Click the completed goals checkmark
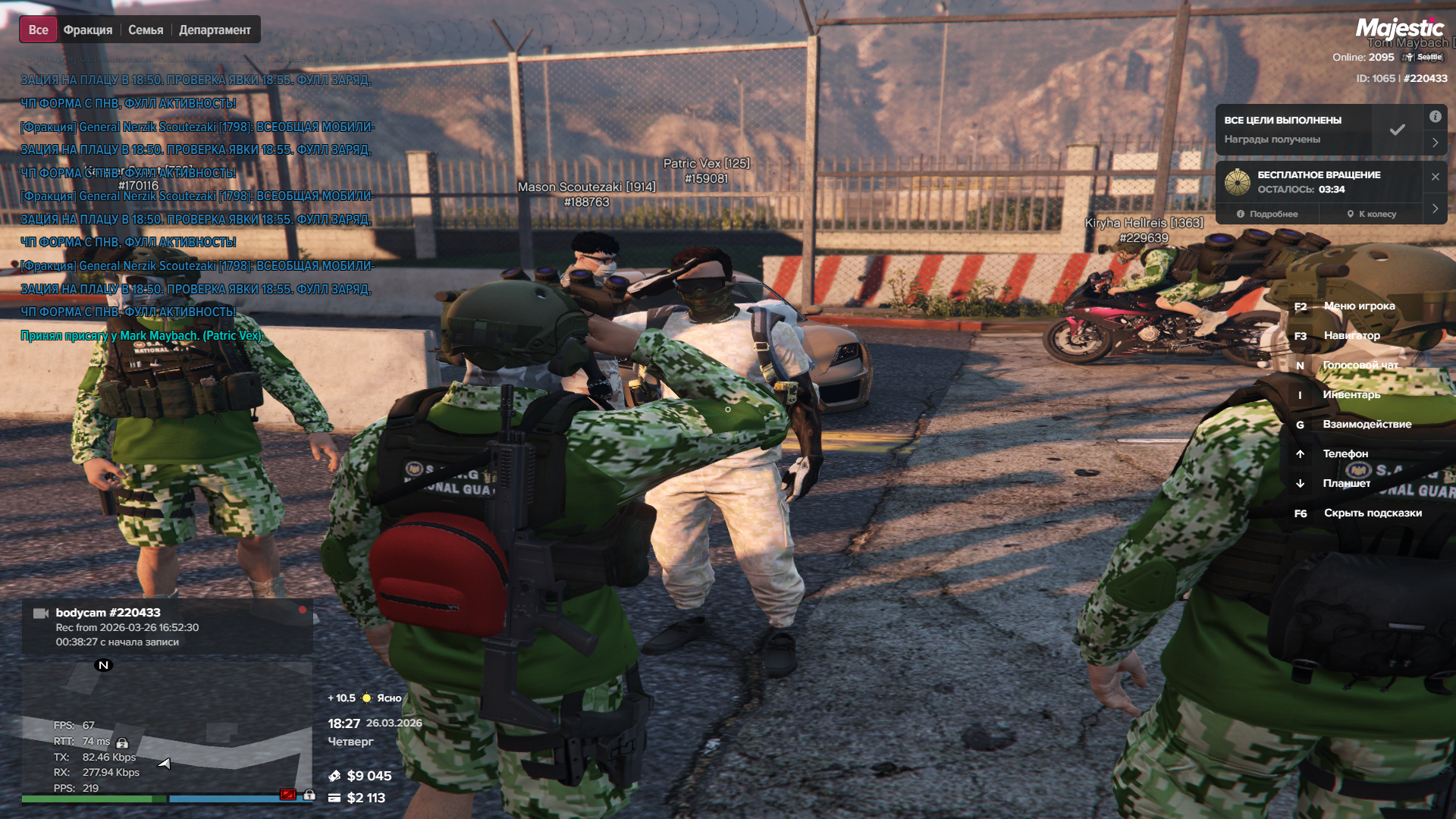Image resolution: width=1456 pixels, height=819 pixels. 1397,130
